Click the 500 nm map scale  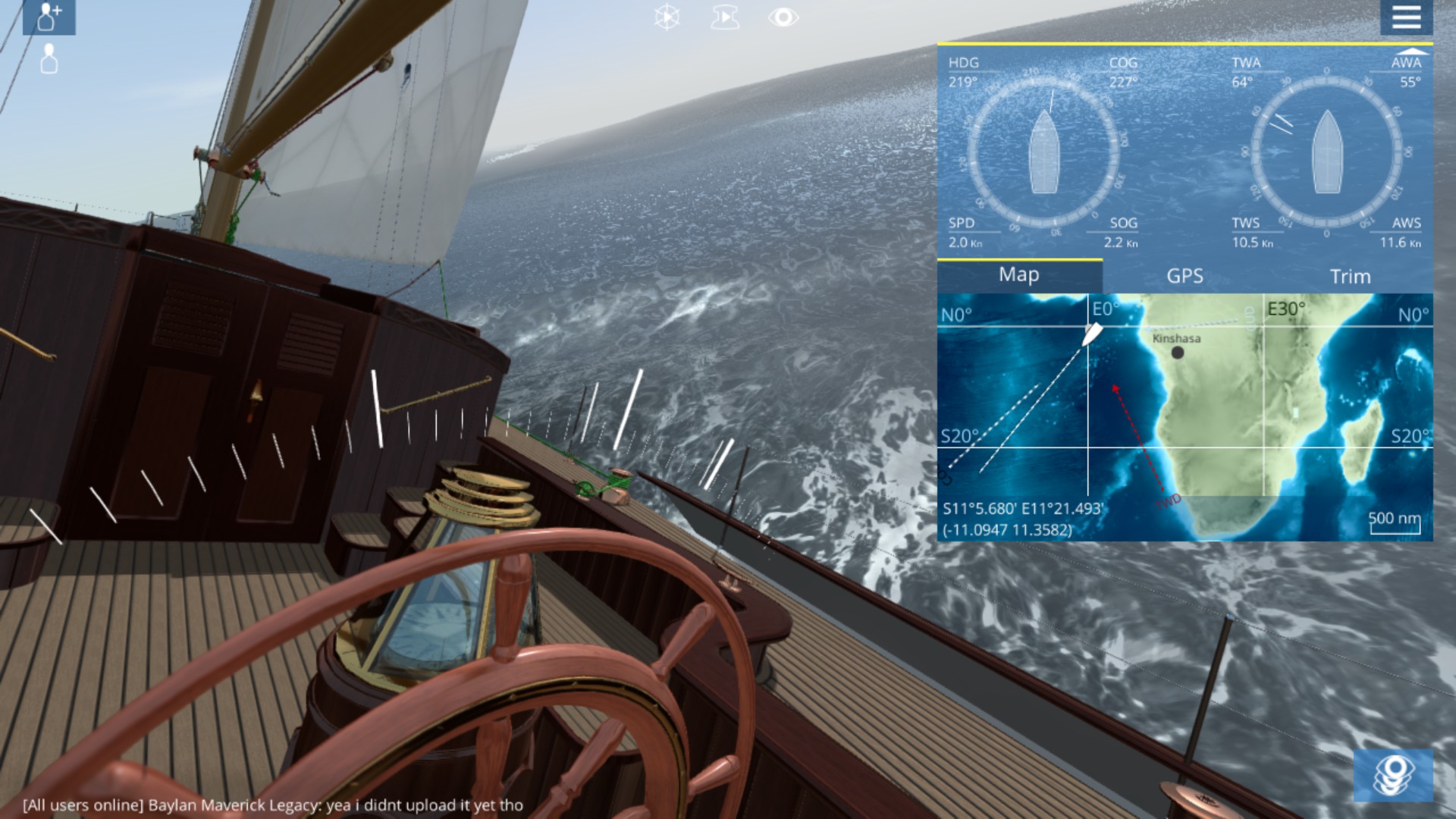click(x=1395, y=520)
